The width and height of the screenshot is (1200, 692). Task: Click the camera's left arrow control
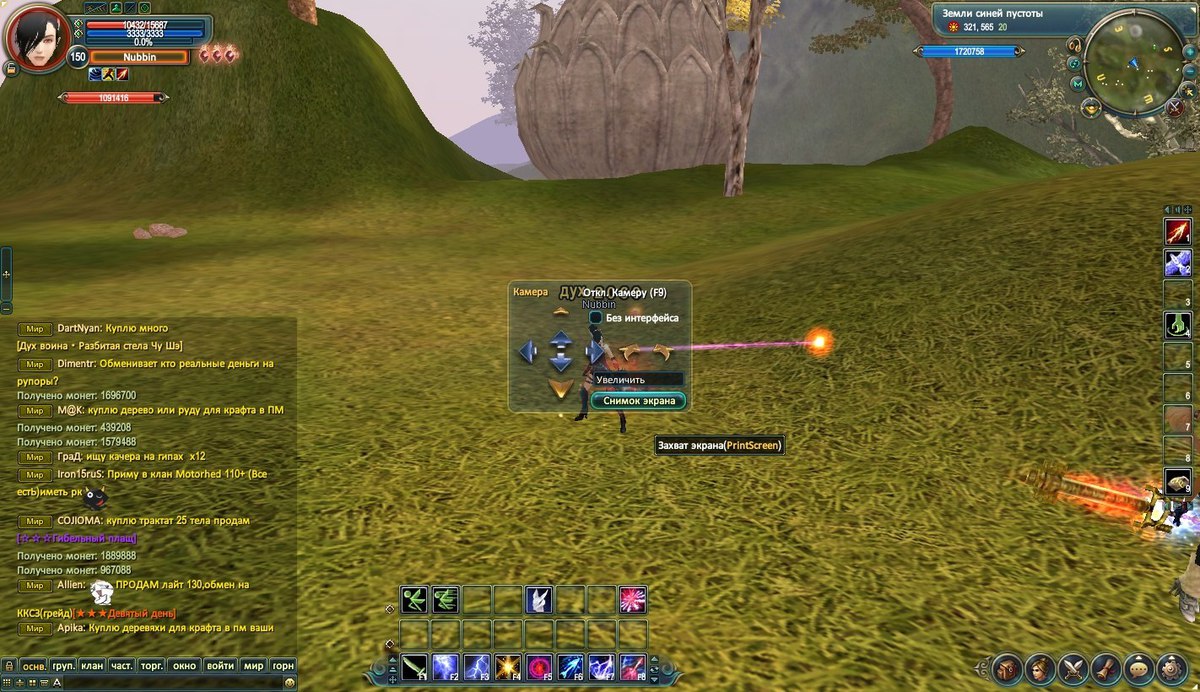528,352
